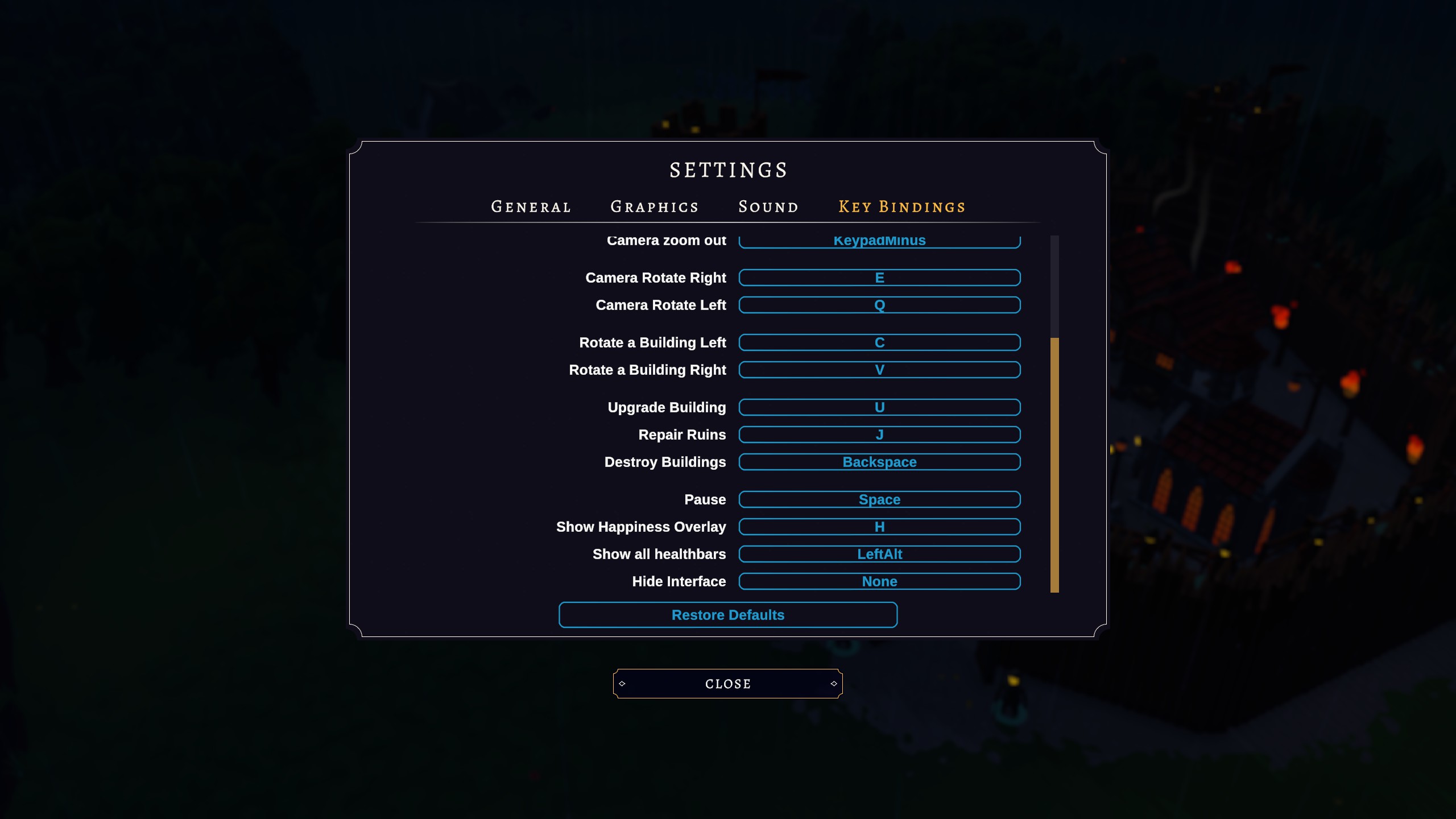
Task: Click the Restore Defaults button
Action: point(728,615)
